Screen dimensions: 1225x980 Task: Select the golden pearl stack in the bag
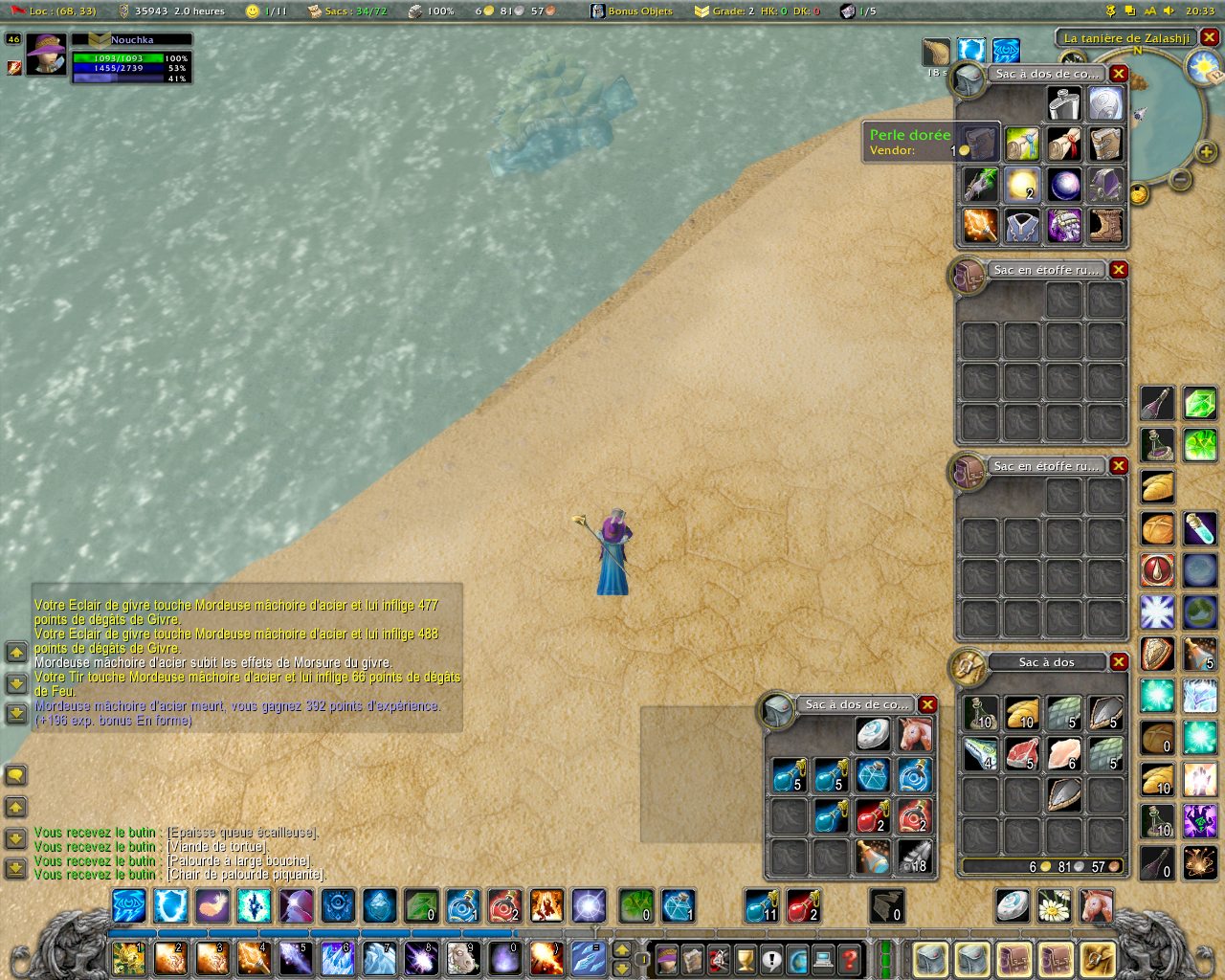(1022, 185)
